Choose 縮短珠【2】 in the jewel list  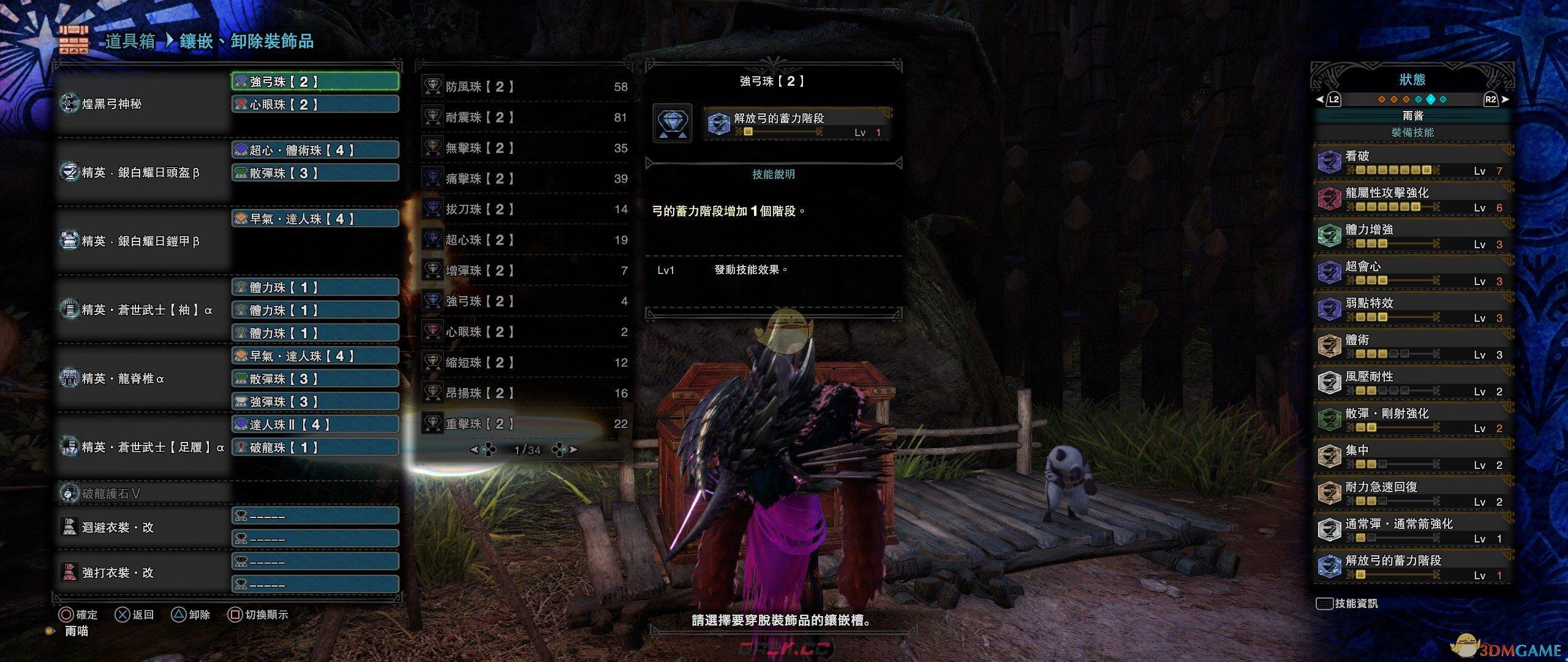coord(524,363)
